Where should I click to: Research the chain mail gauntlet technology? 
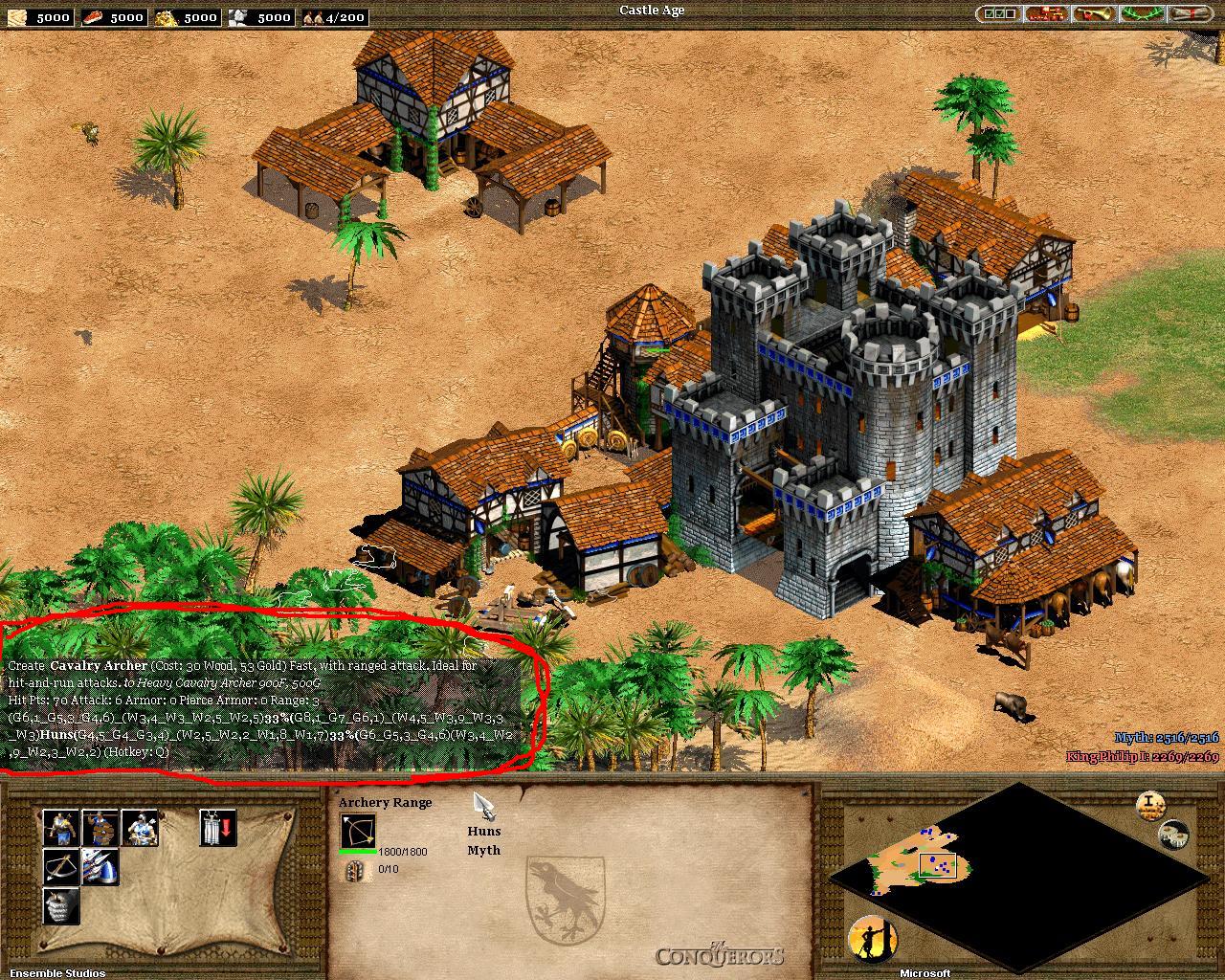click(59, 905)
